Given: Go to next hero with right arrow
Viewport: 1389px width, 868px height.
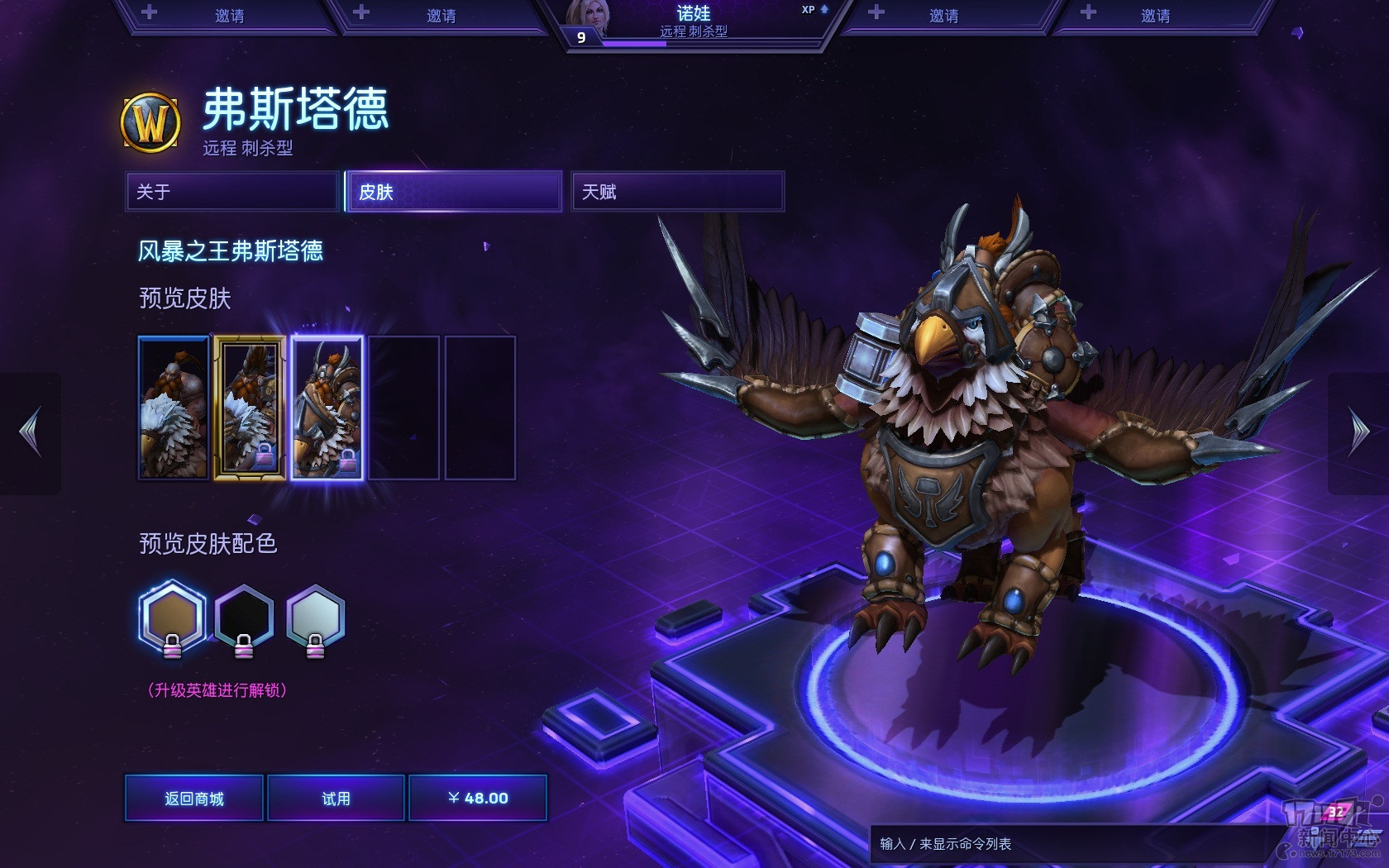Looking at the screenshot, I should 1358,432.
